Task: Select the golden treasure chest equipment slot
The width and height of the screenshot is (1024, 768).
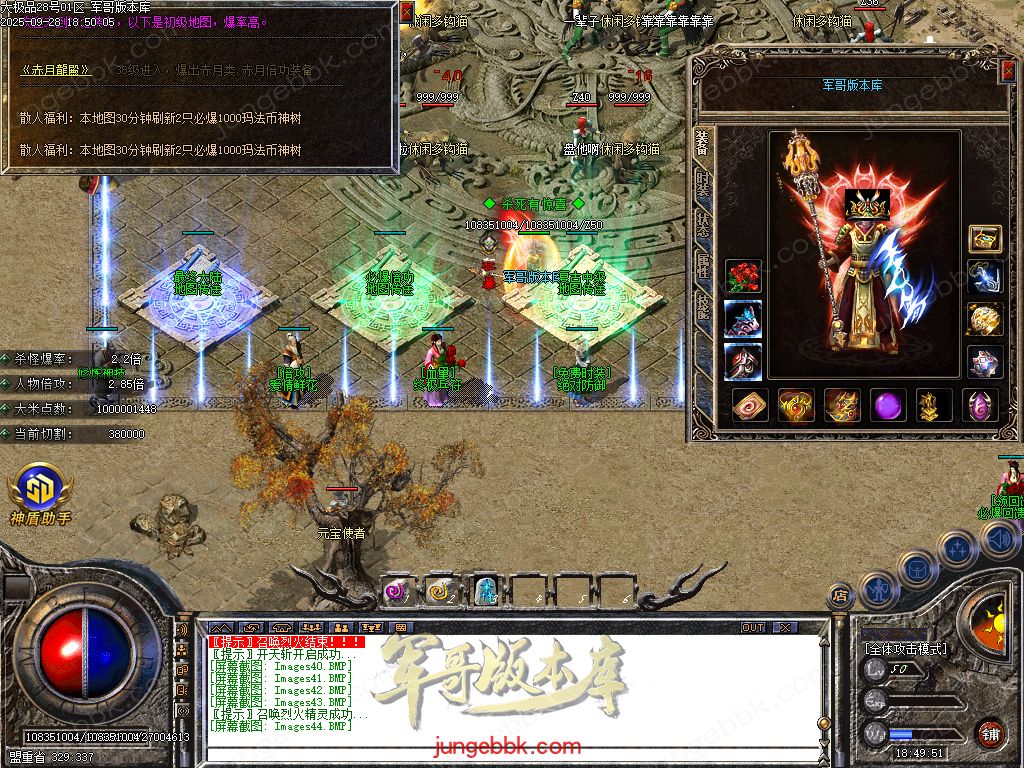Action: (985, 238)
